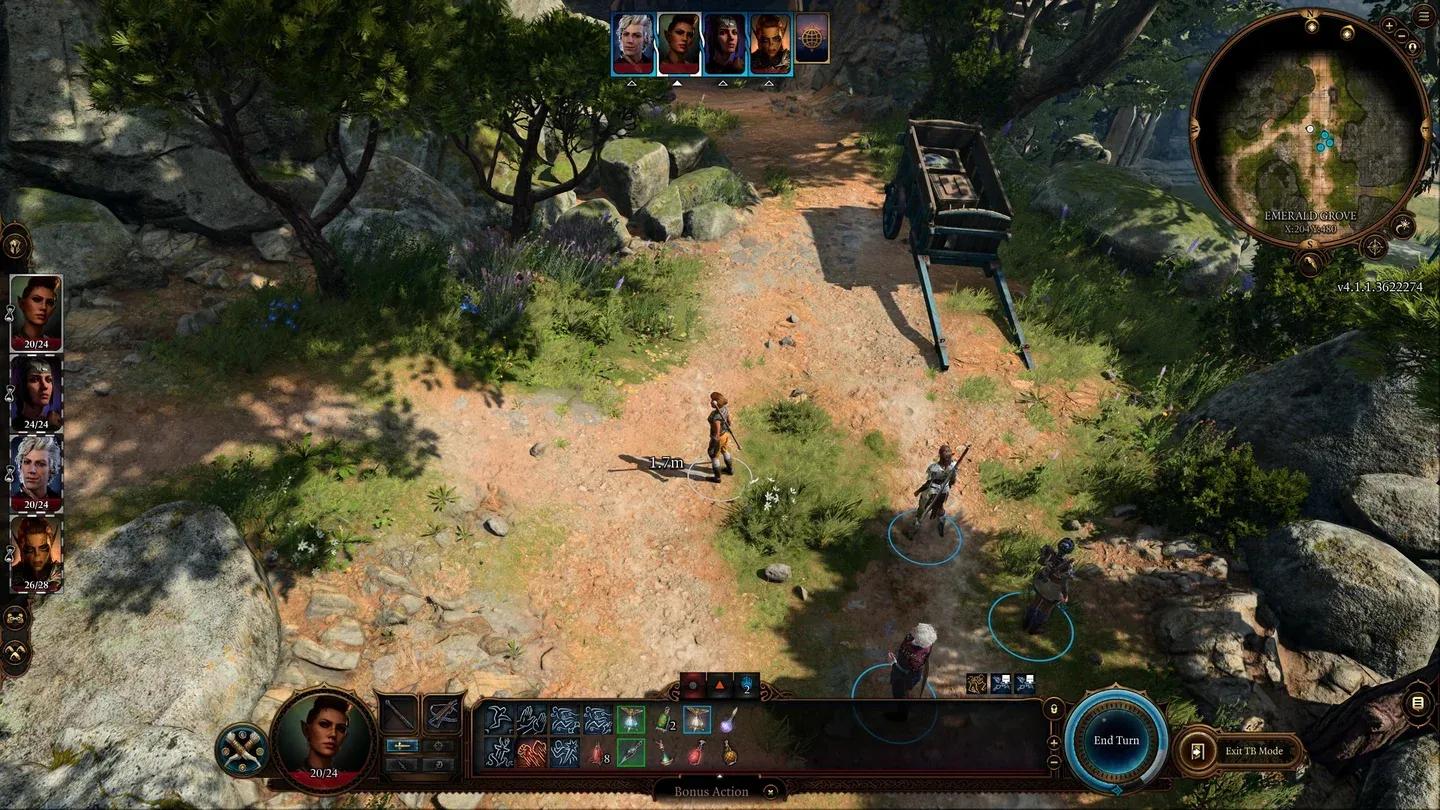Image resolution: width=1440 pixels, height=810 pixels.
Task: Click the red Action resource indicator
Action: 691,687
